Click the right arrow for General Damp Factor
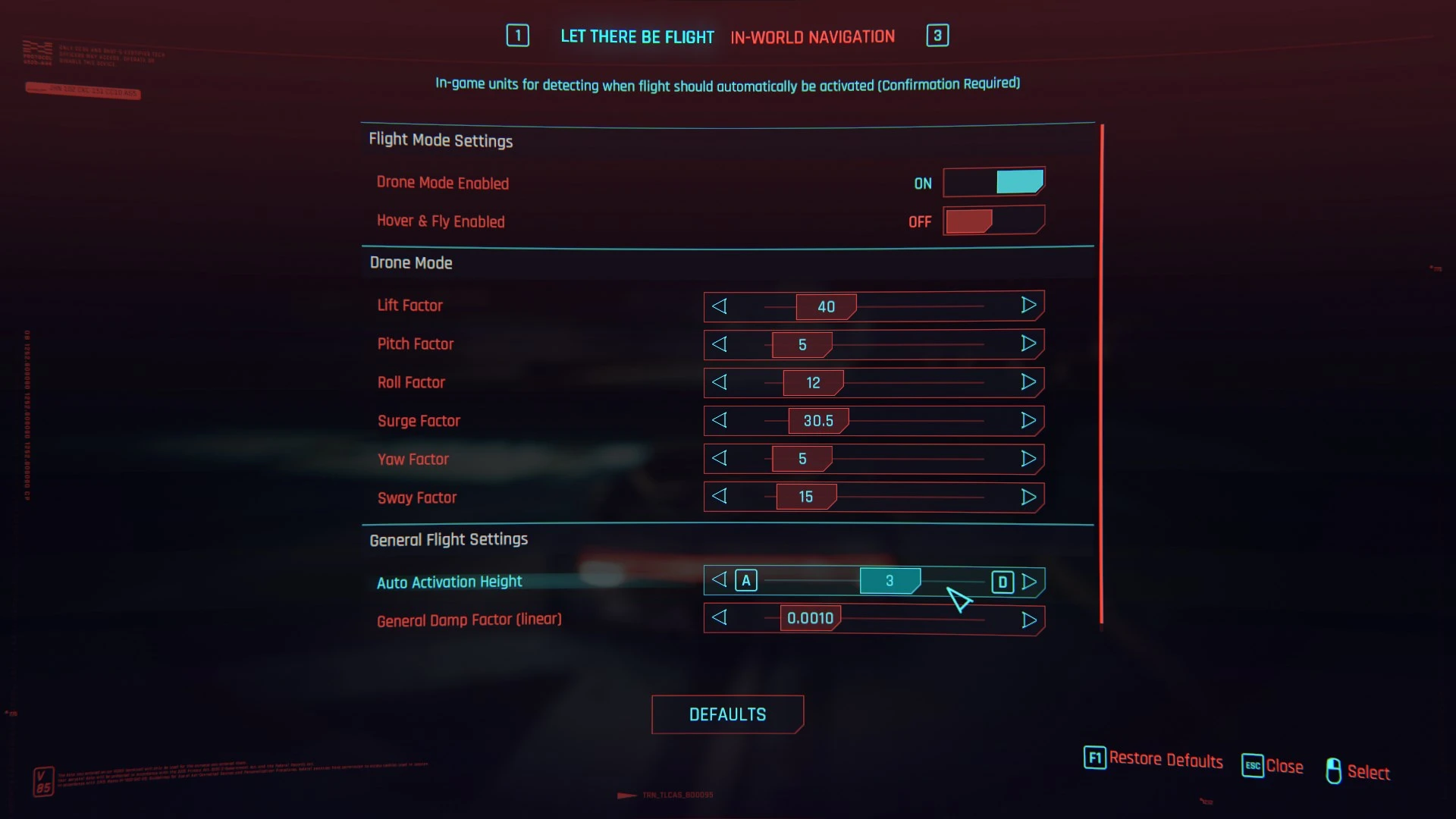The height and width of the screenshot is (819, 1456). click(1029, 620)
